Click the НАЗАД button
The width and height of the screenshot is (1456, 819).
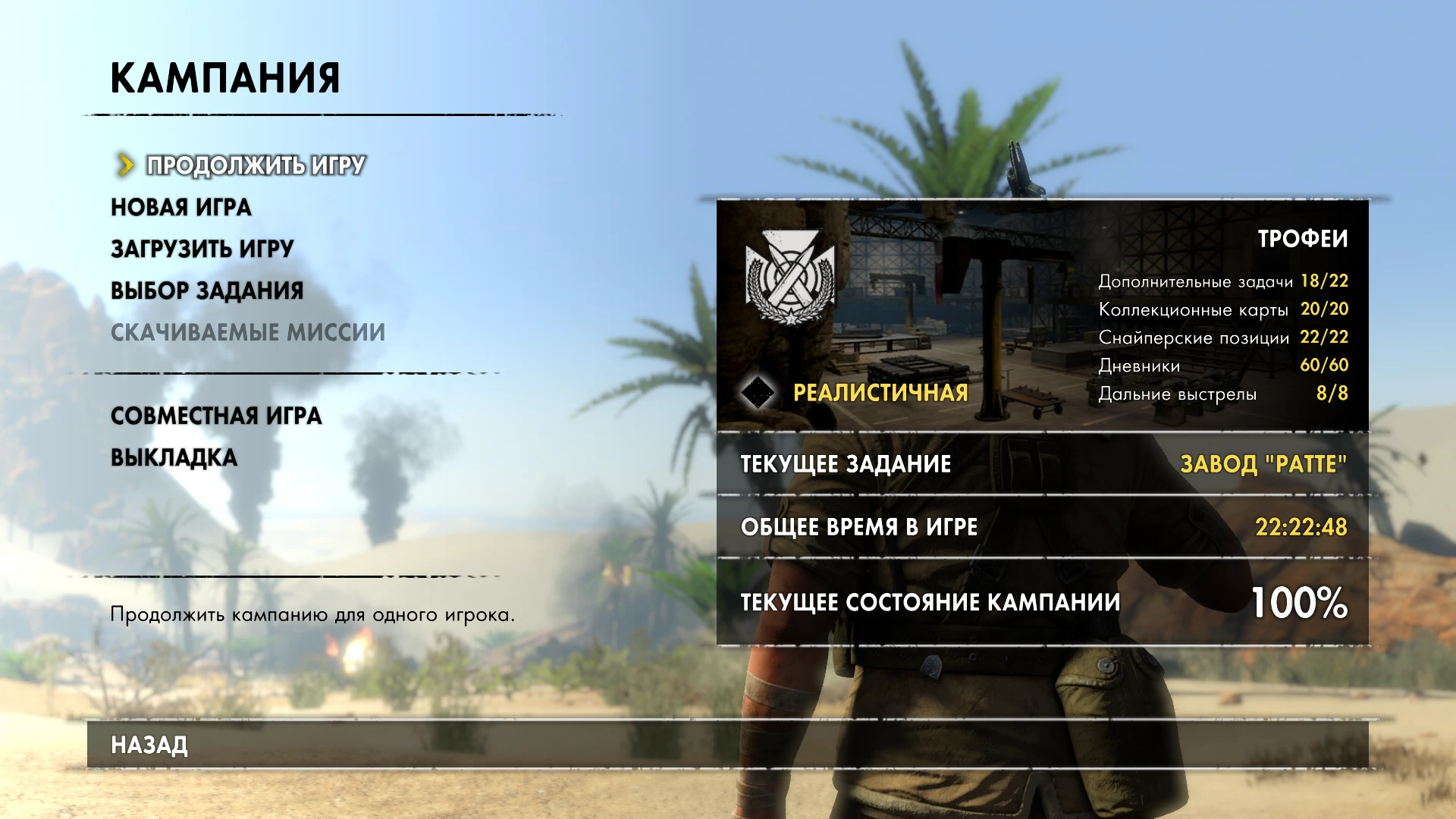(148, 745)
